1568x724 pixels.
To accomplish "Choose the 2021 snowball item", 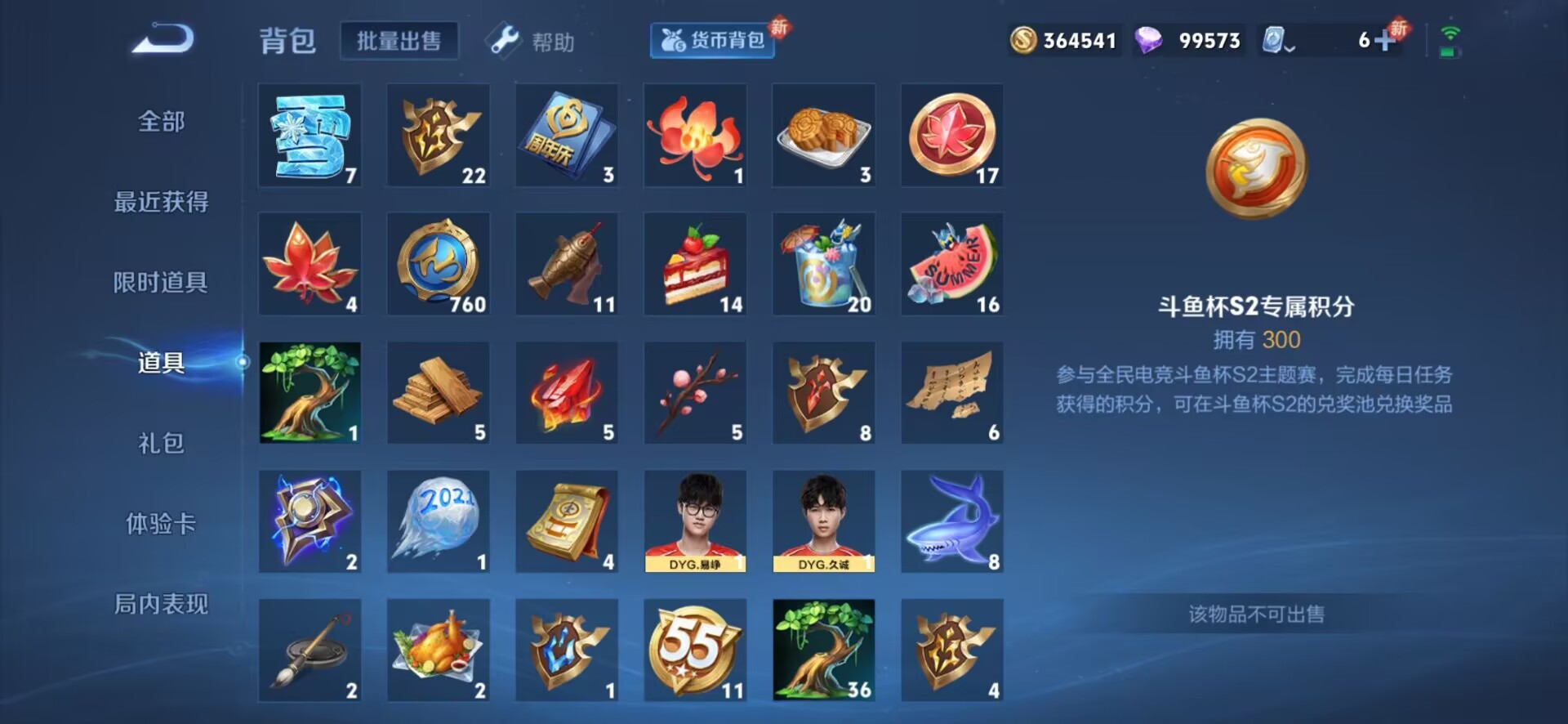I will 438,521.
